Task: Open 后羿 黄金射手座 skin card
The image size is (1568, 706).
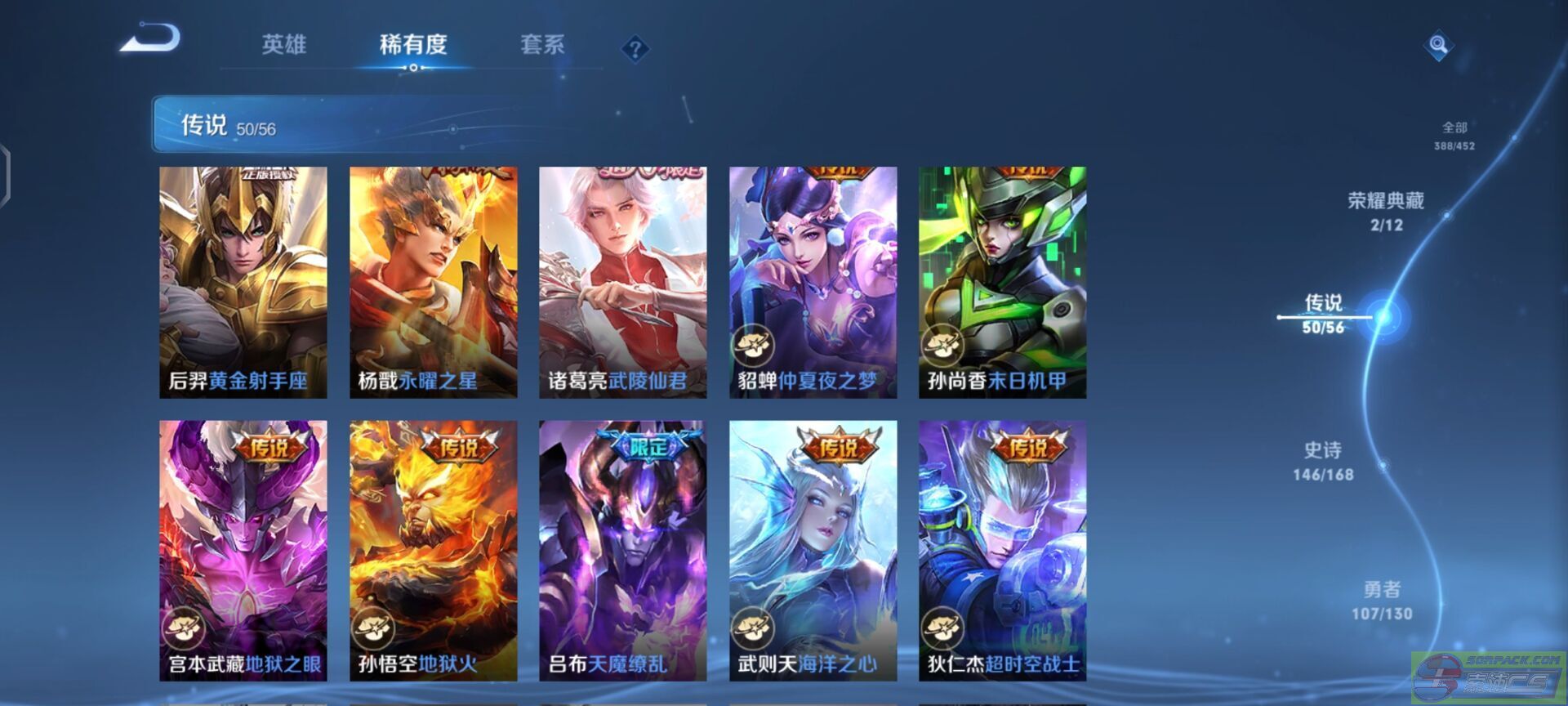Action: [x=243, y=283]
